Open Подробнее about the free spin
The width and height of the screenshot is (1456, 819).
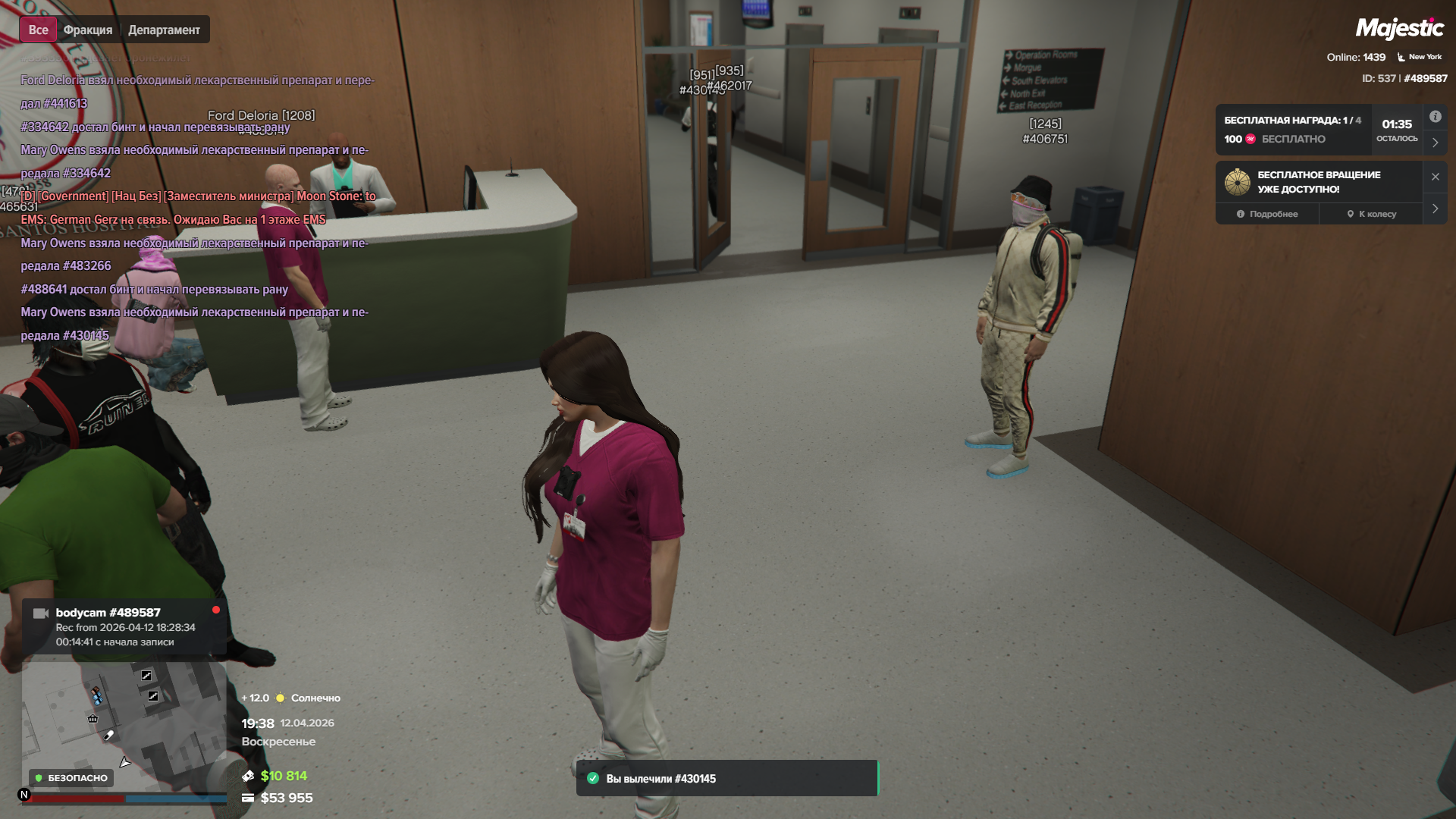coord(1267,214)
